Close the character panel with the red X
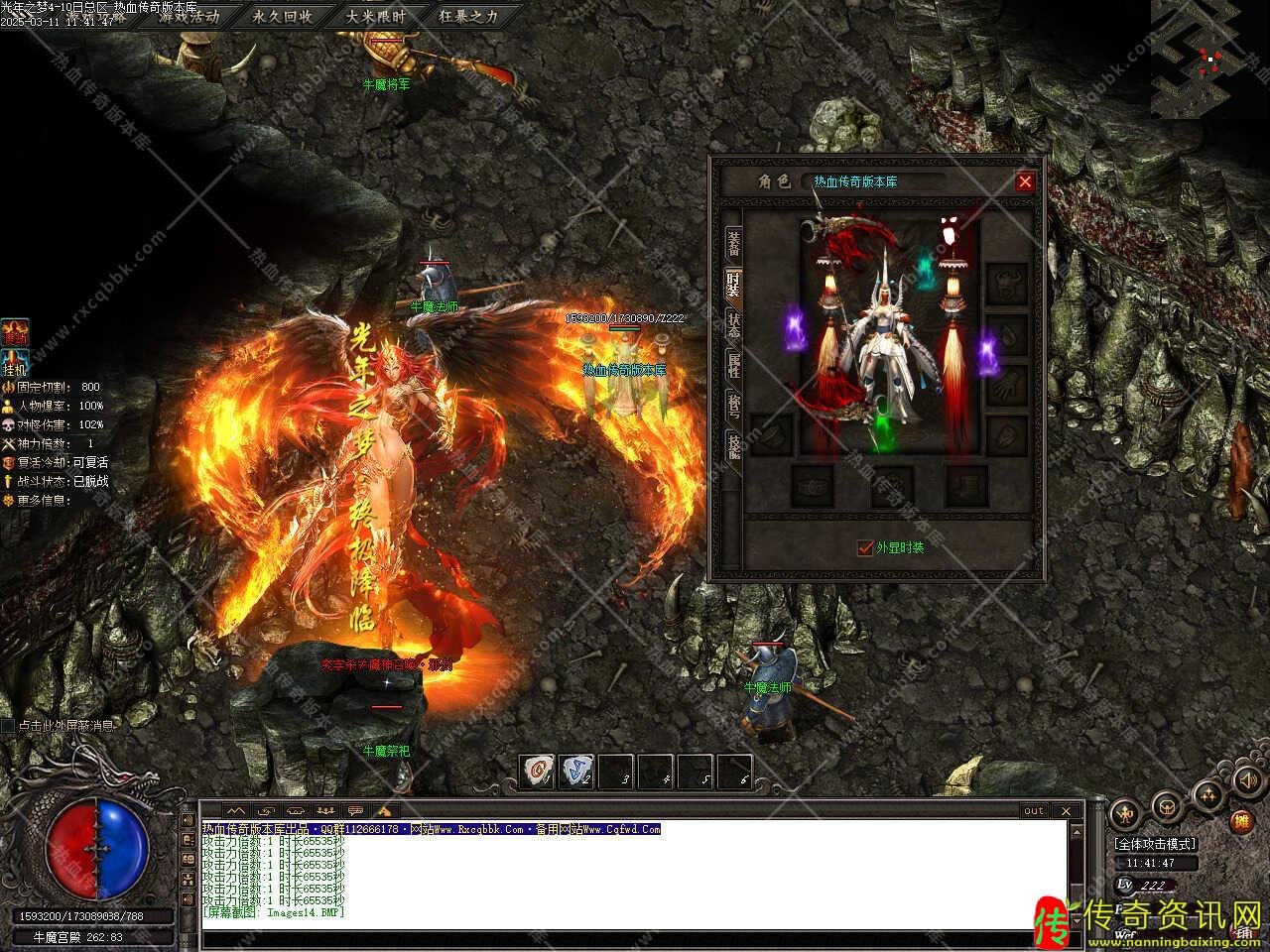Image resolution: width=1270 pixels, height=952 pixels. (x=1025, y=181)
